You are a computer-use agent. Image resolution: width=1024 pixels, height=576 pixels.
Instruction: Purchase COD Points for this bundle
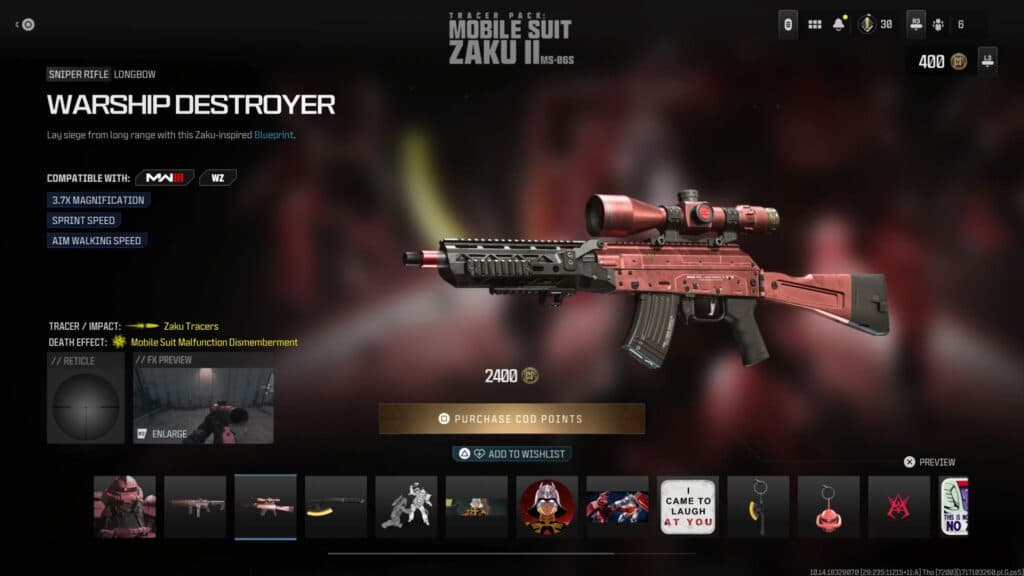(x=511, y=418)
